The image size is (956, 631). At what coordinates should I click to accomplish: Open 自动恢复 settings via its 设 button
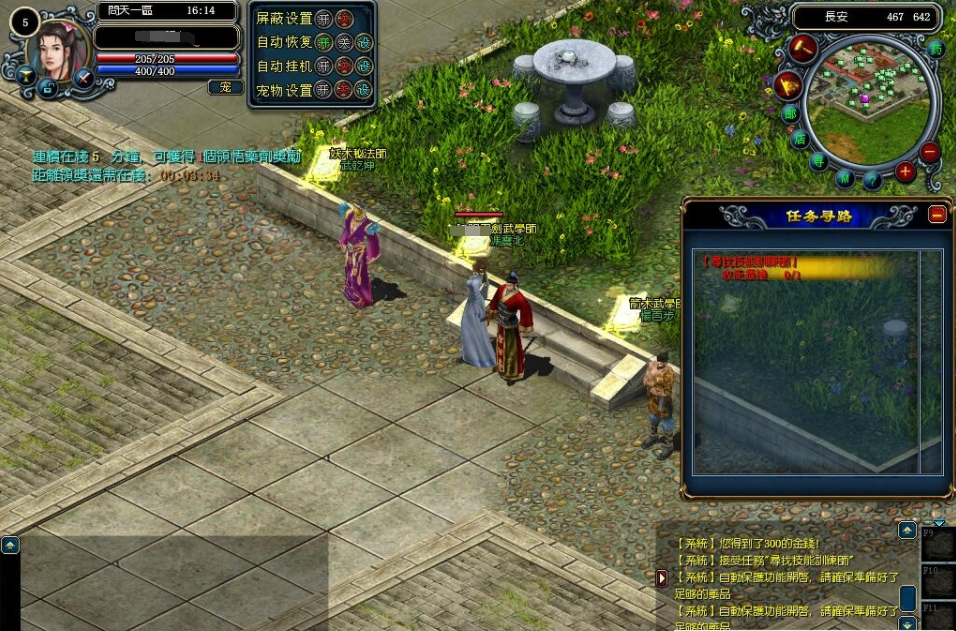pos(364,42)
